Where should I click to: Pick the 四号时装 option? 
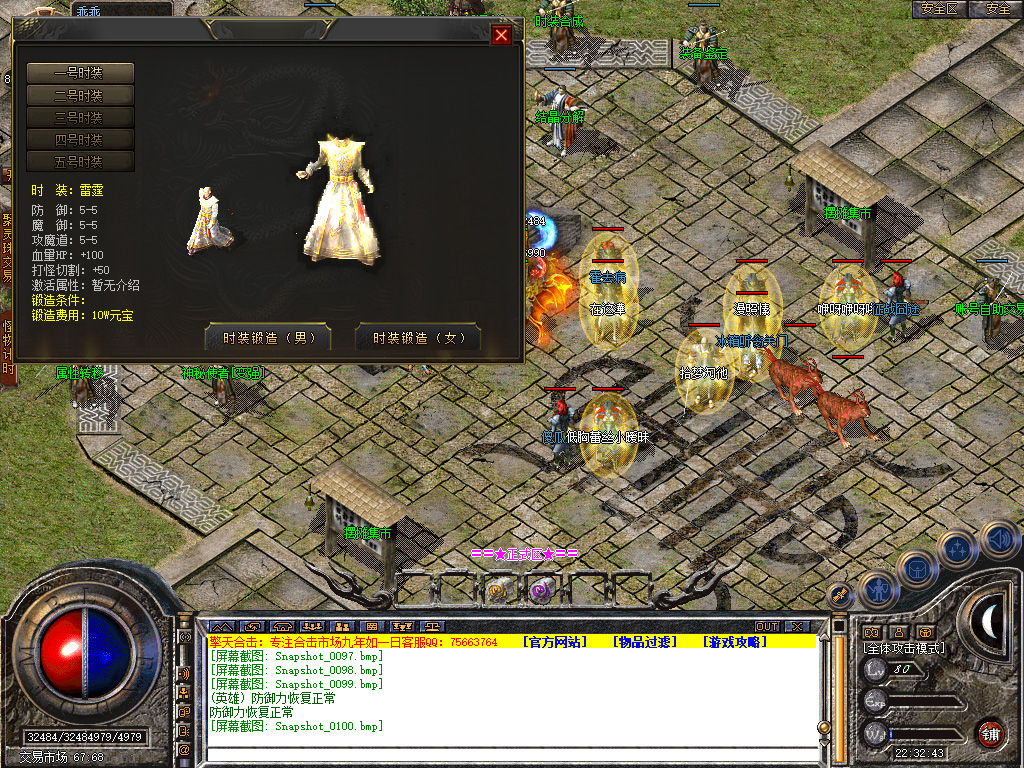80,139
